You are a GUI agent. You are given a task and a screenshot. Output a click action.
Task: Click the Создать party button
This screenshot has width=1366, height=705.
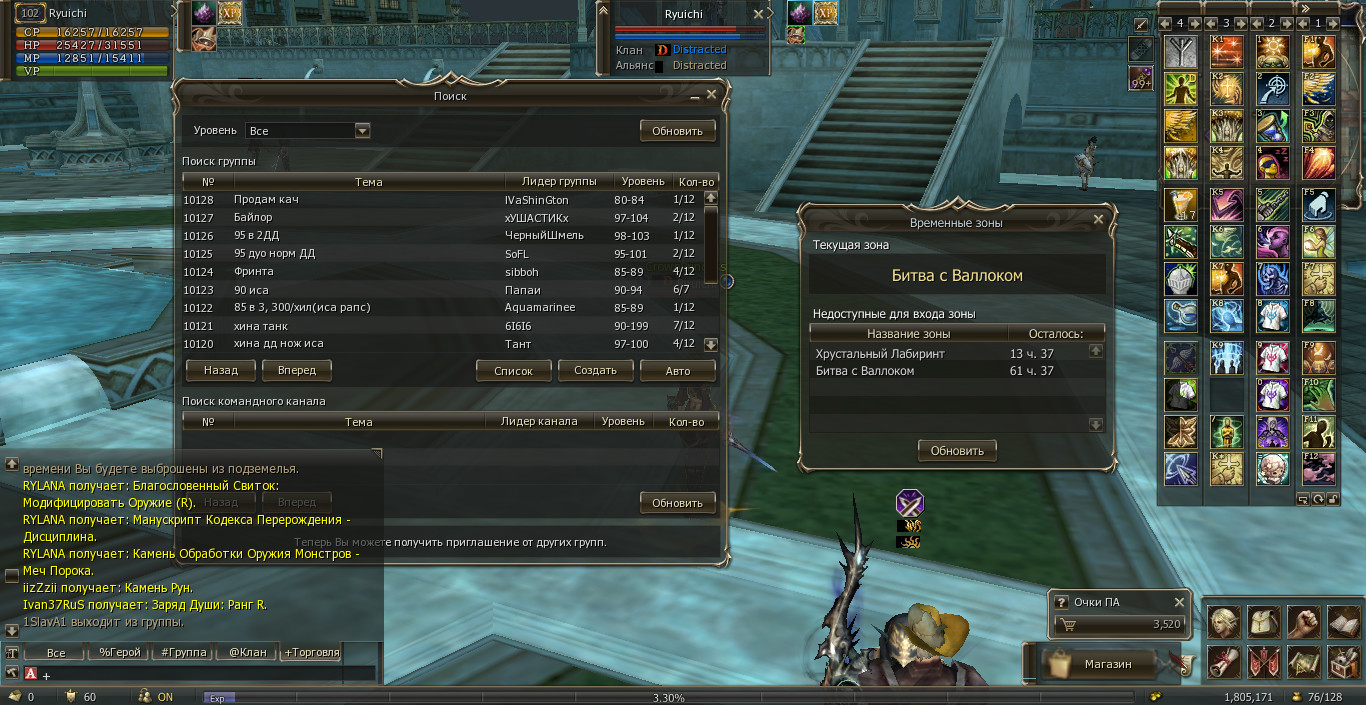pos(595,370)
